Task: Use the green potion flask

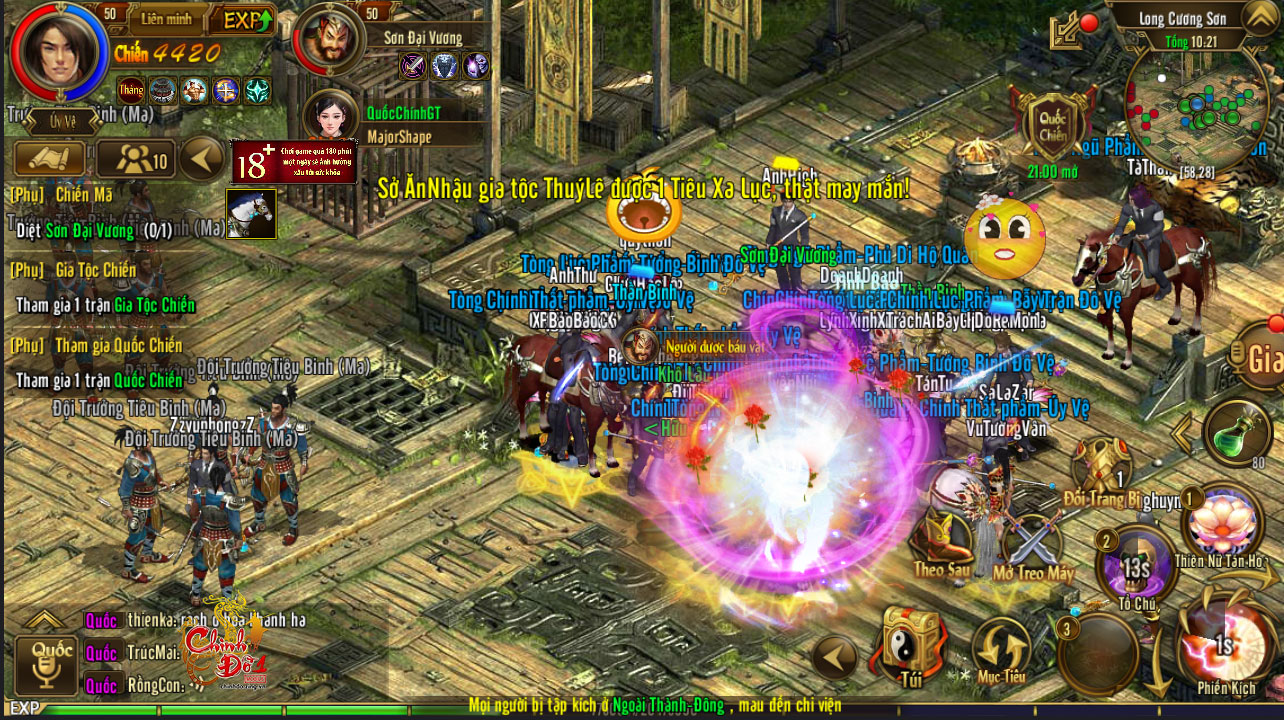Action: 1238,433
